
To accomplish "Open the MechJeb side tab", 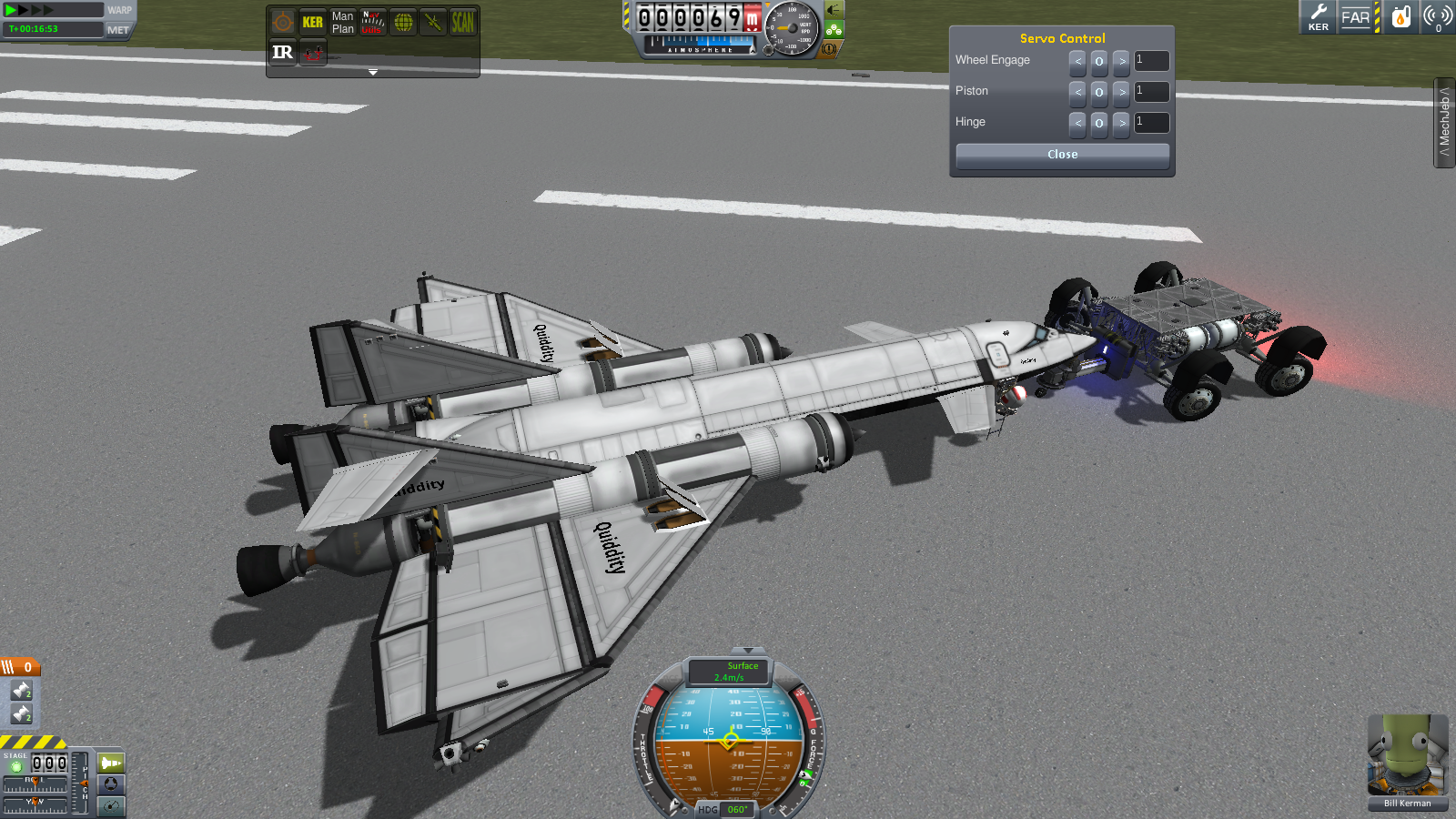I will point(1444,123).
